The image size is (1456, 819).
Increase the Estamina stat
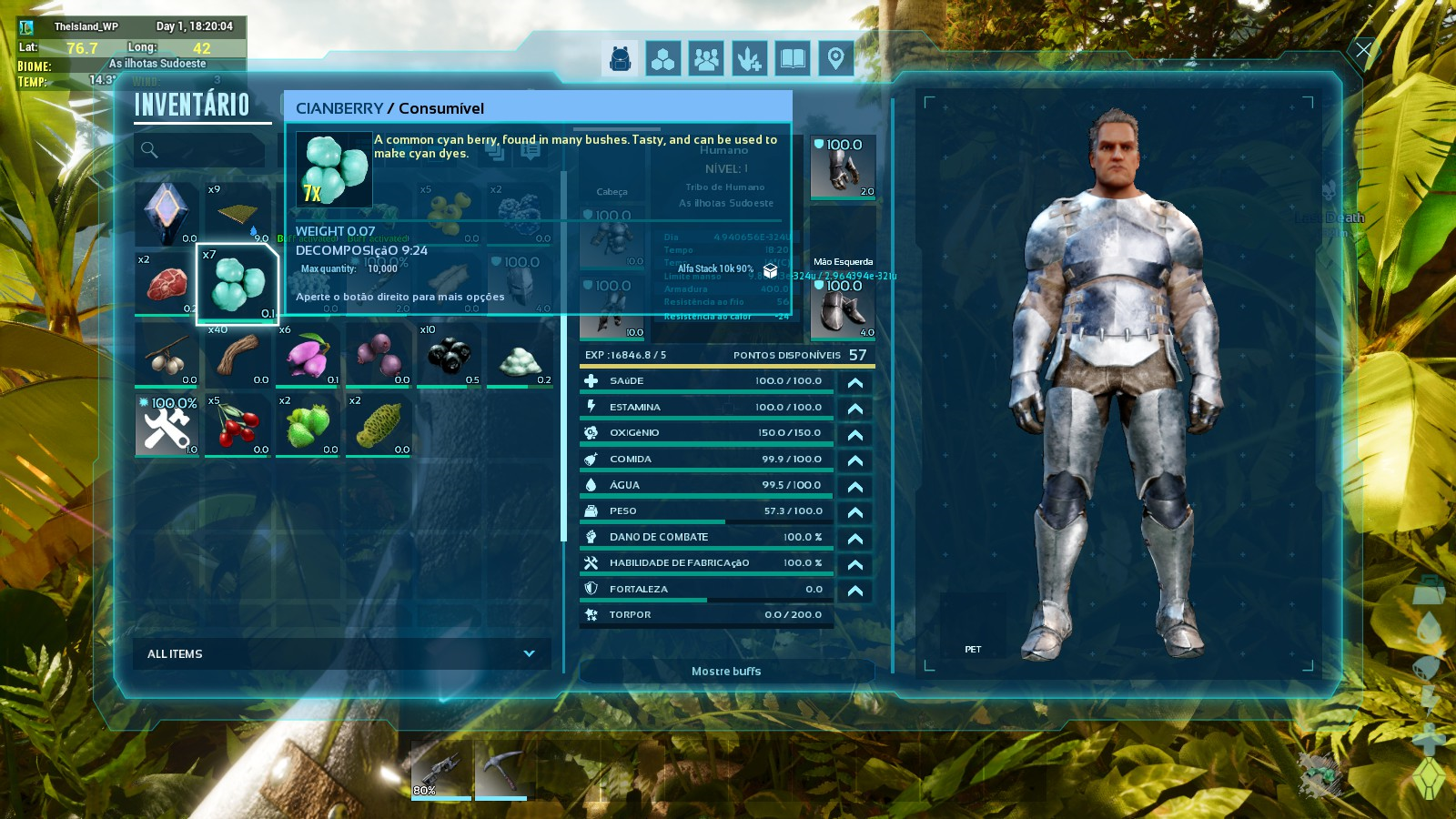(855, 409)
